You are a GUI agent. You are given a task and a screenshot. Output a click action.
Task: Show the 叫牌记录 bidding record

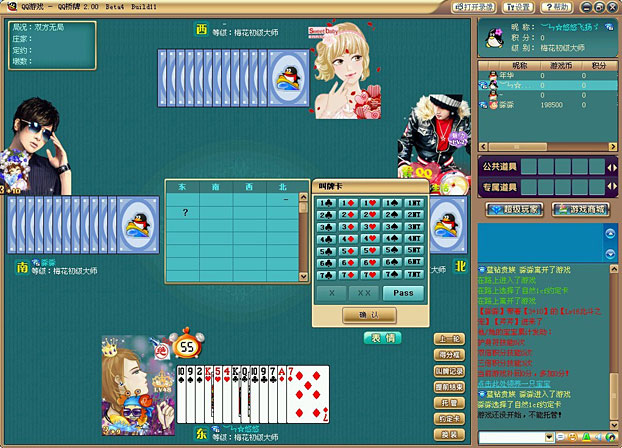[450, 371]
